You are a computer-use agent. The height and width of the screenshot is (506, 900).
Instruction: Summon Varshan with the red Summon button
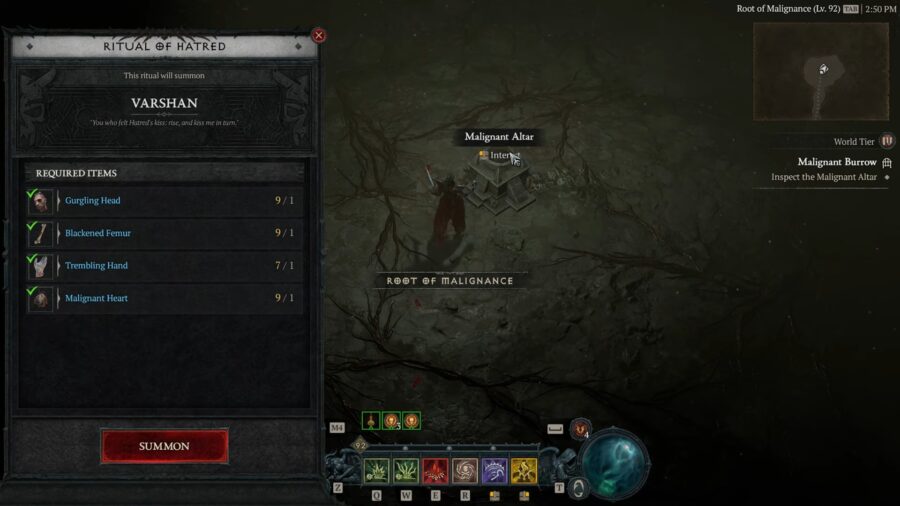pyautogui.click(x=164, y=446)
